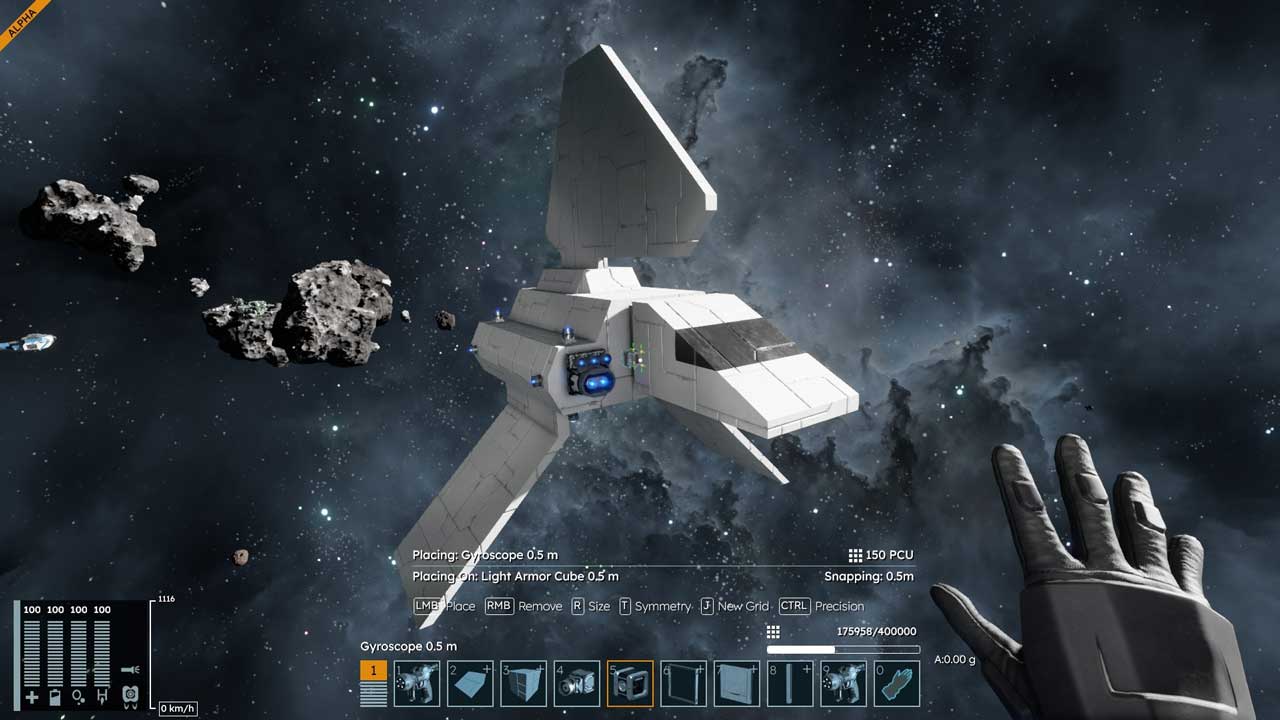Choose the sloped armor block in slot 2

click(470, 684)
